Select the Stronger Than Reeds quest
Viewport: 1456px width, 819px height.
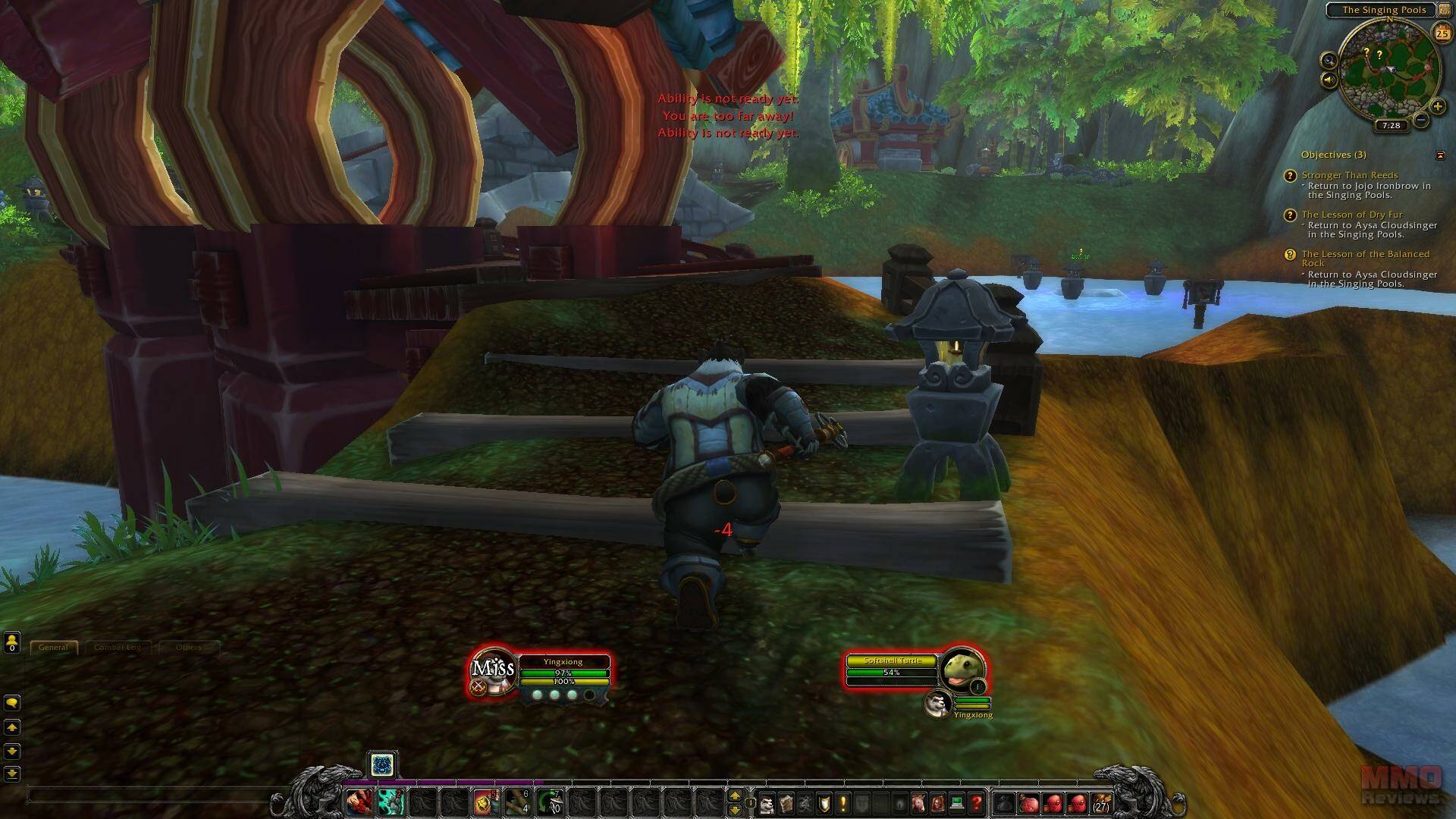(1349, 175)
